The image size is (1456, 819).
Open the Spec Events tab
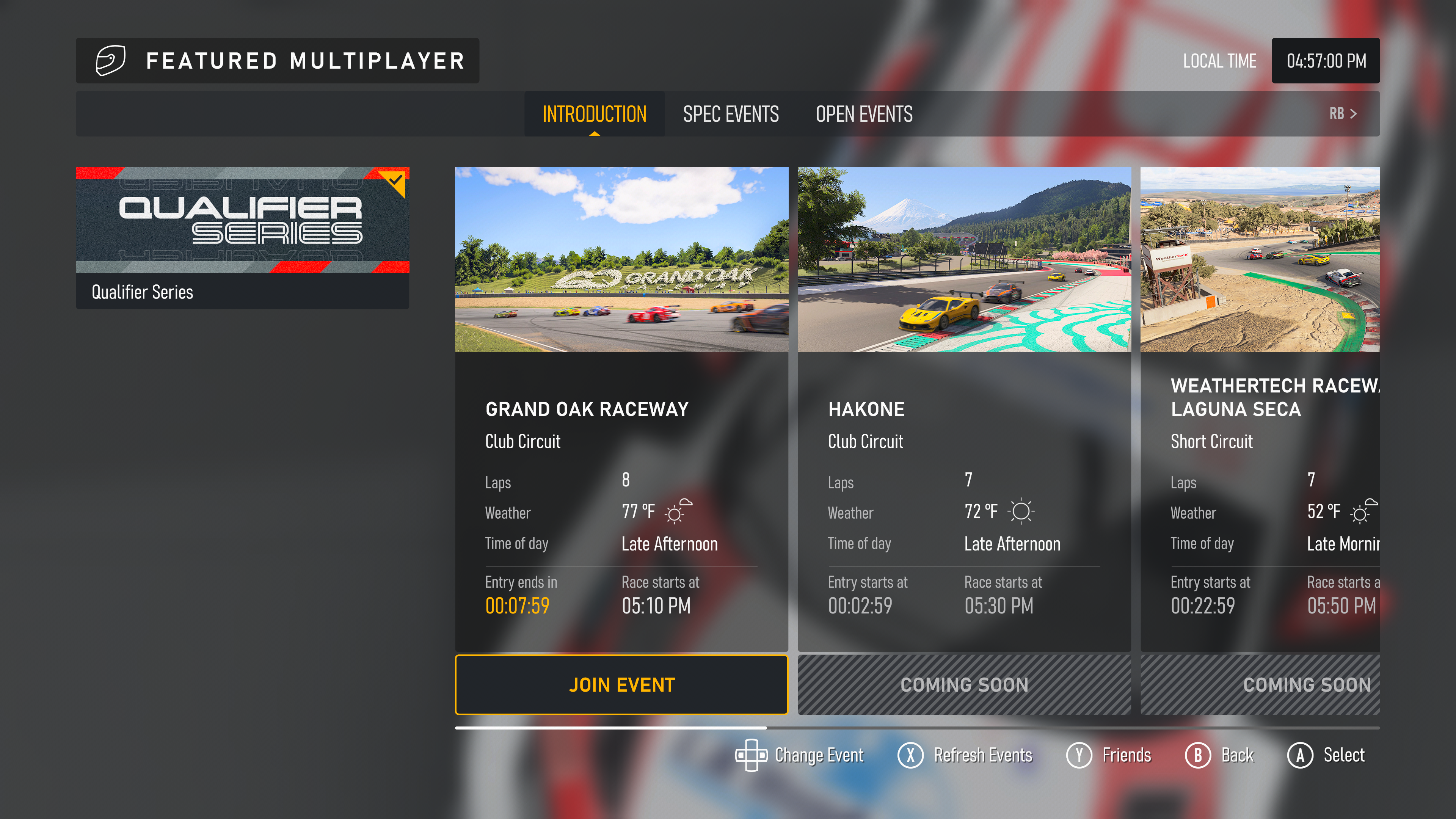tap(730, 114)
